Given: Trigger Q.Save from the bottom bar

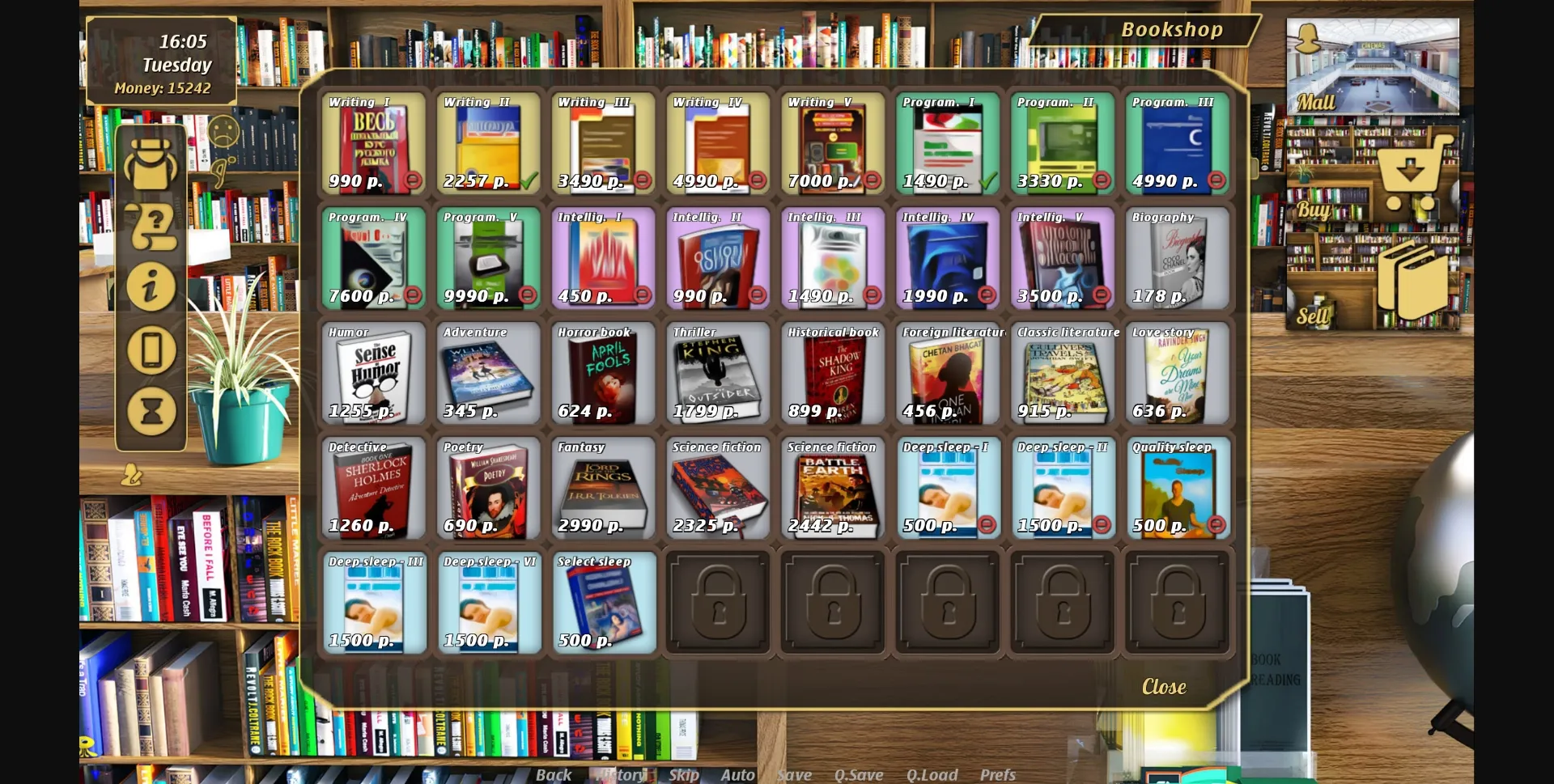Looking at the screenshot, I should pos(859,774).
